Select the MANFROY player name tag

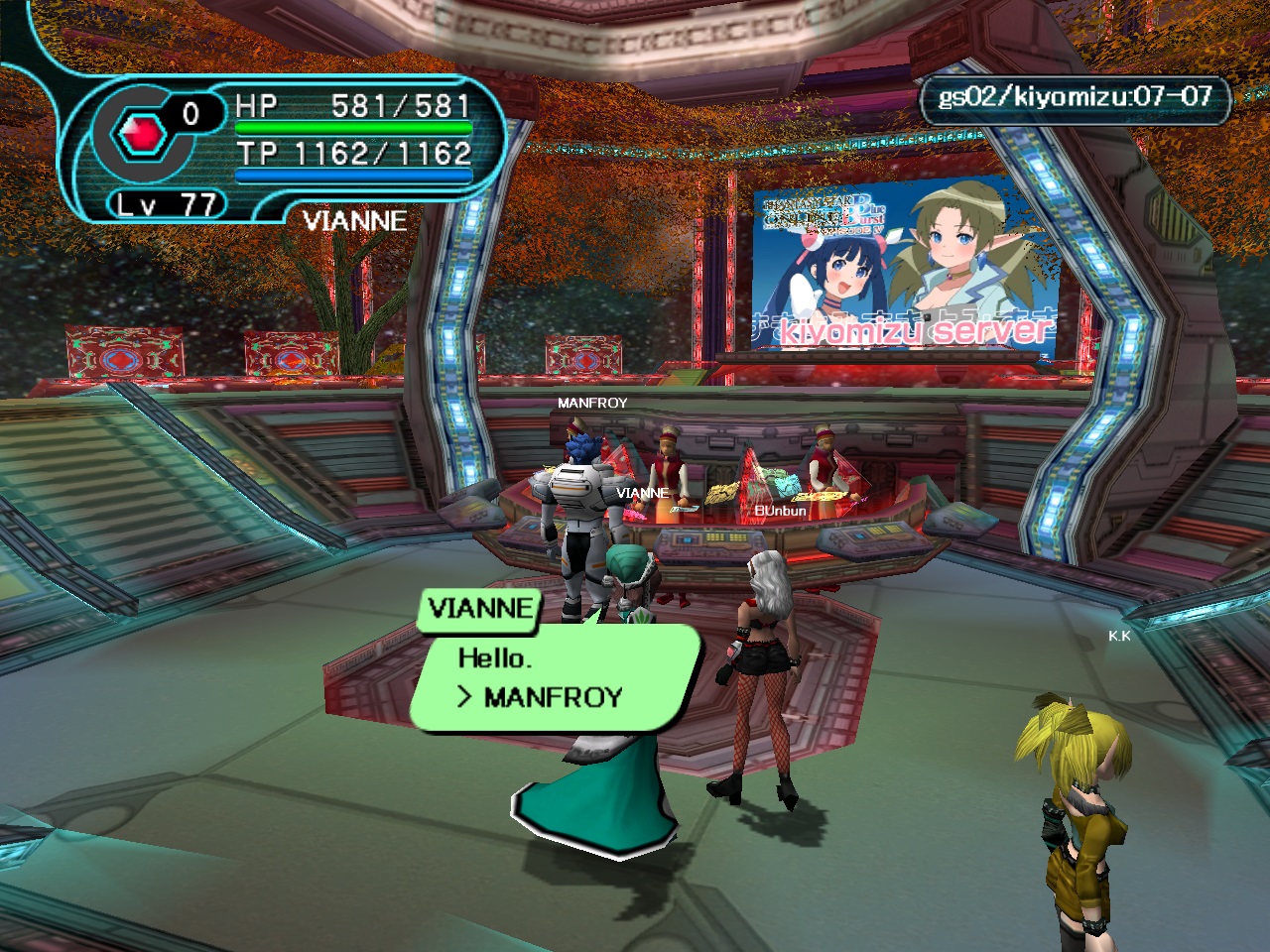(x=591, y=404)
